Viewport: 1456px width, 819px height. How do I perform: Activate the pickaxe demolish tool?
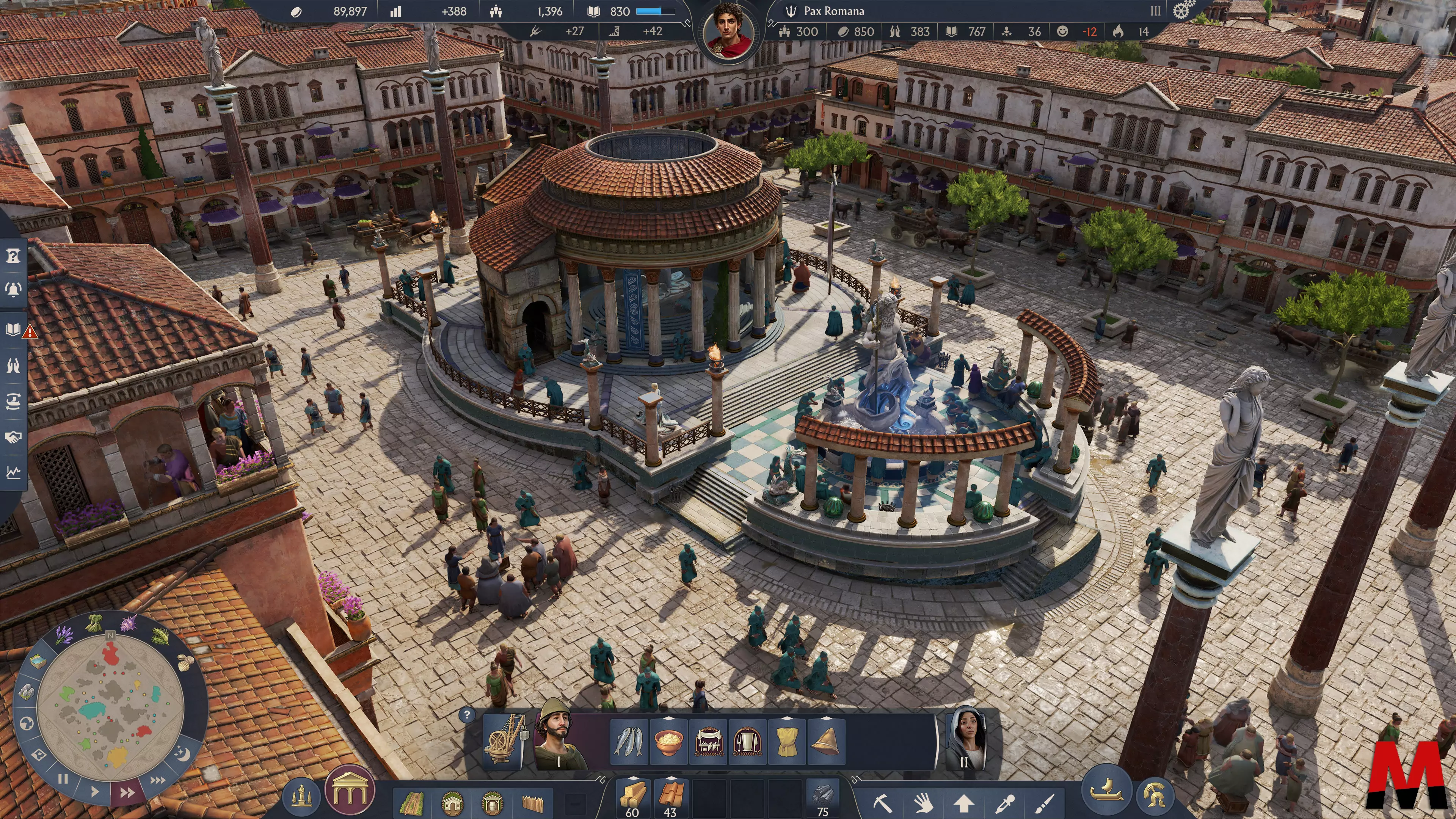[882, 803]
